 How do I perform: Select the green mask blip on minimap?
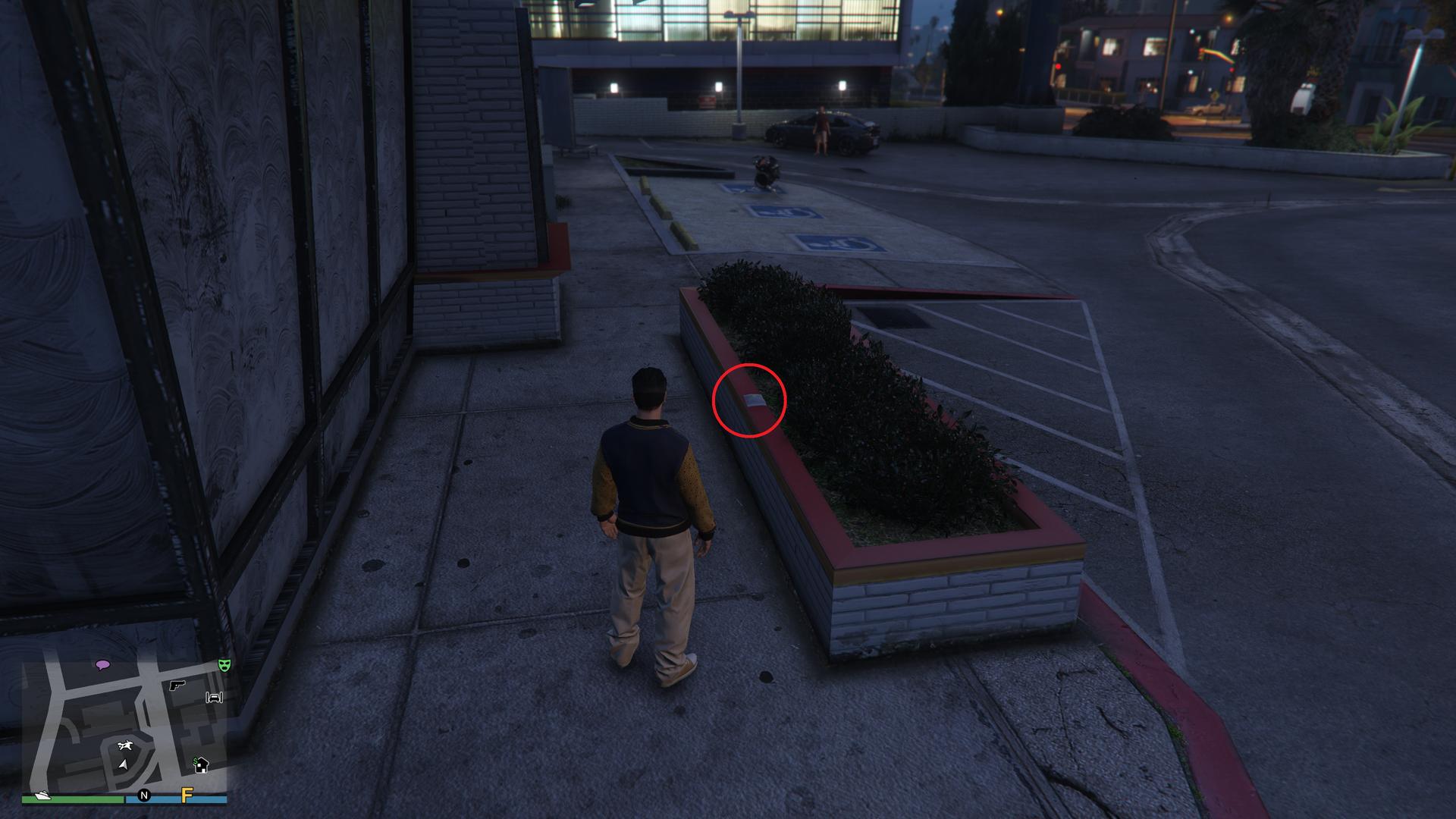(x=224, y=665)
